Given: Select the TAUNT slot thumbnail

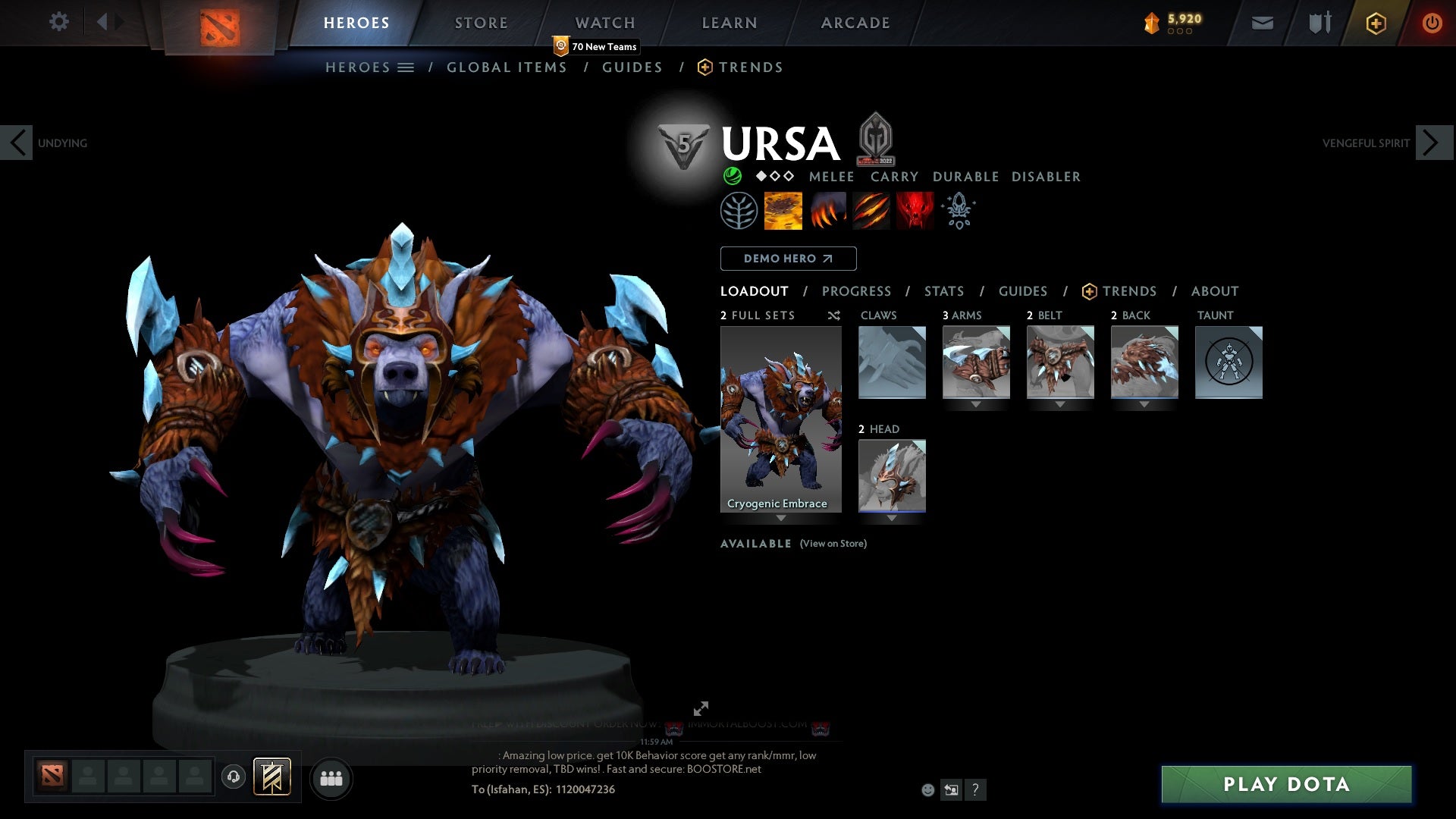Looking at the screenshot, I should pos(1228,362).
